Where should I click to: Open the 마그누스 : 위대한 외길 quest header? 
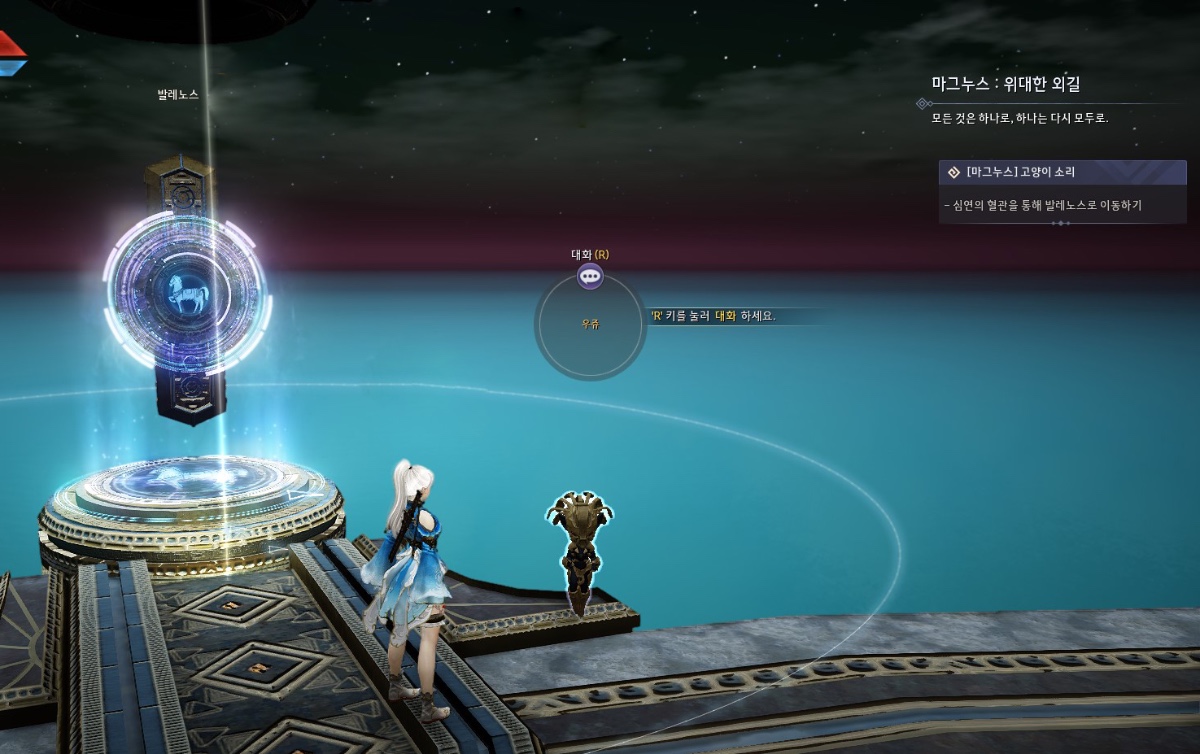(1005, 84)
